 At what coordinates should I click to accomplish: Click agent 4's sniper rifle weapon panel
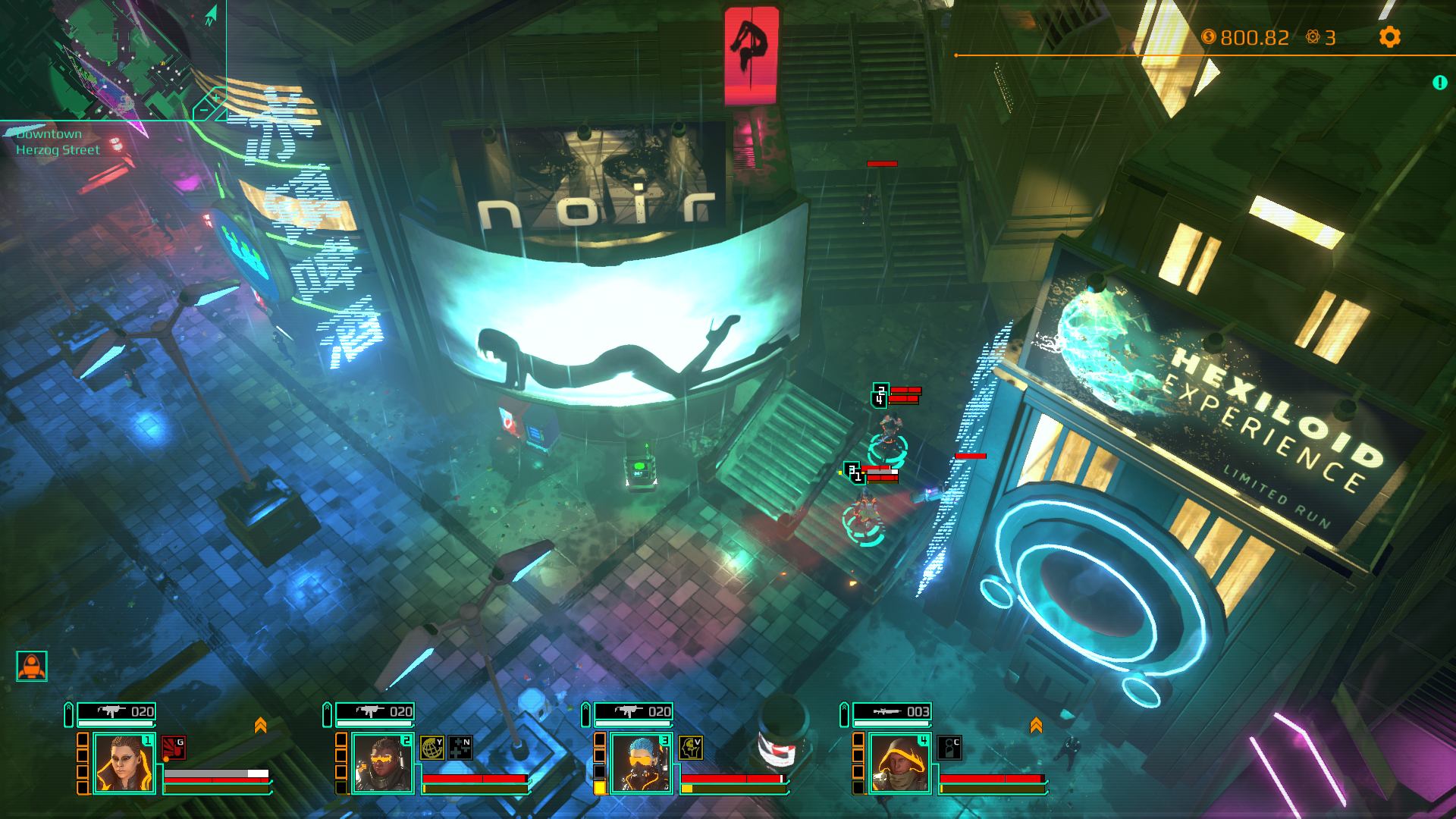tap(893, 711)
